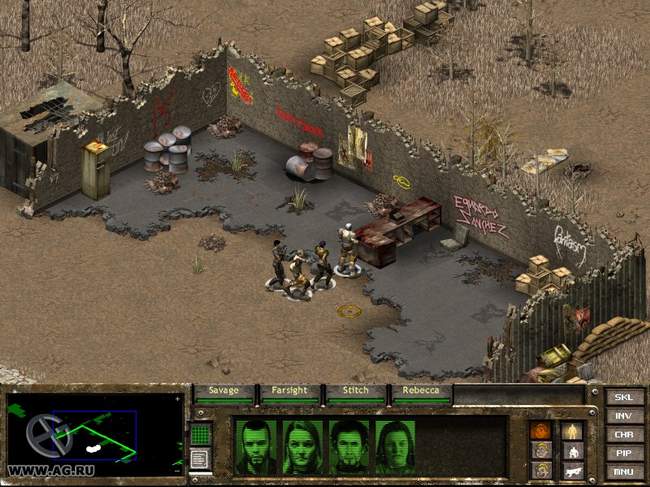
Task: Open the text log document icon
Action: pyautogui.click(x=200, y=459)
